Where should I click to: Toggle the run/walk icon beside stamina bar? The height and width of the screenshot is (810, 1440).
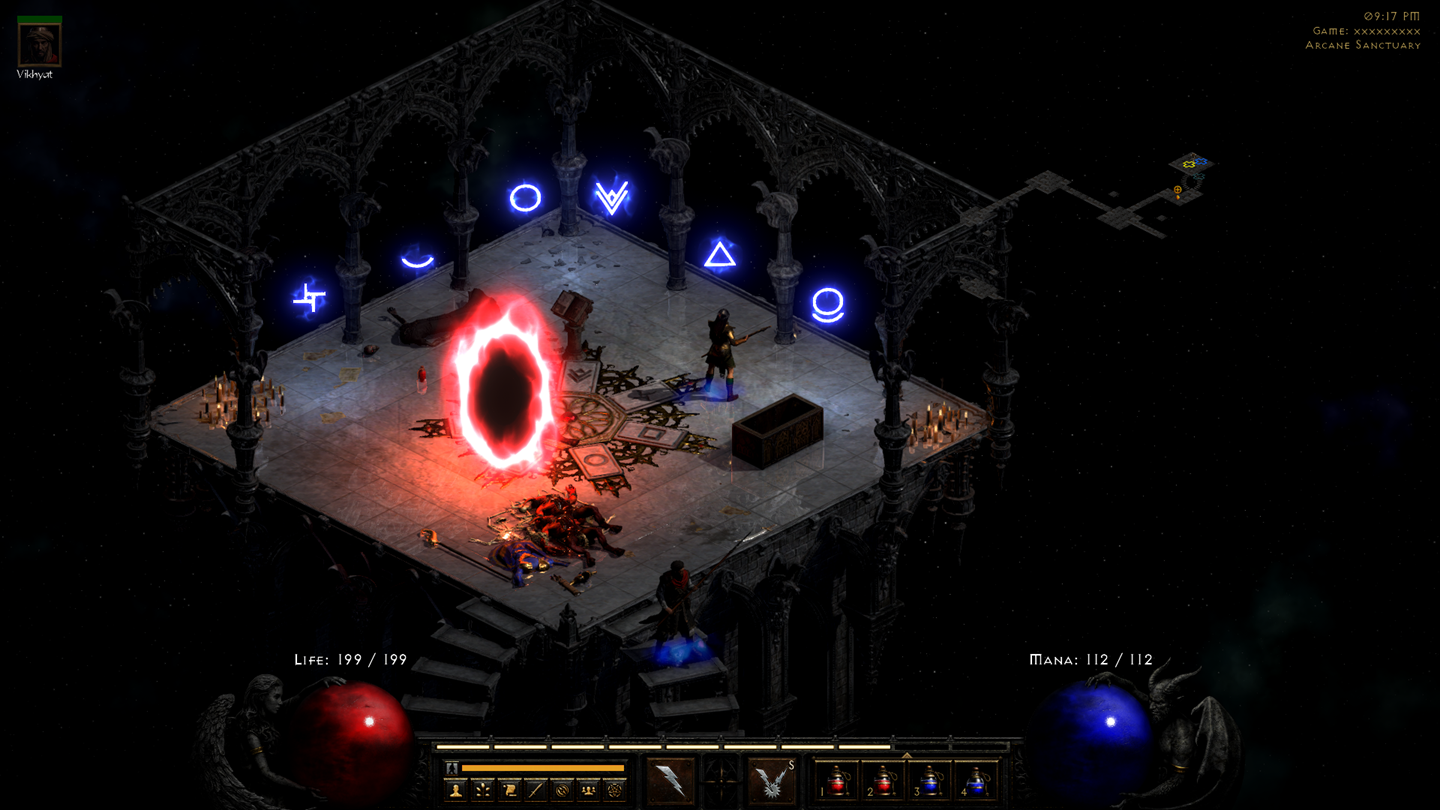pos(452,768)
